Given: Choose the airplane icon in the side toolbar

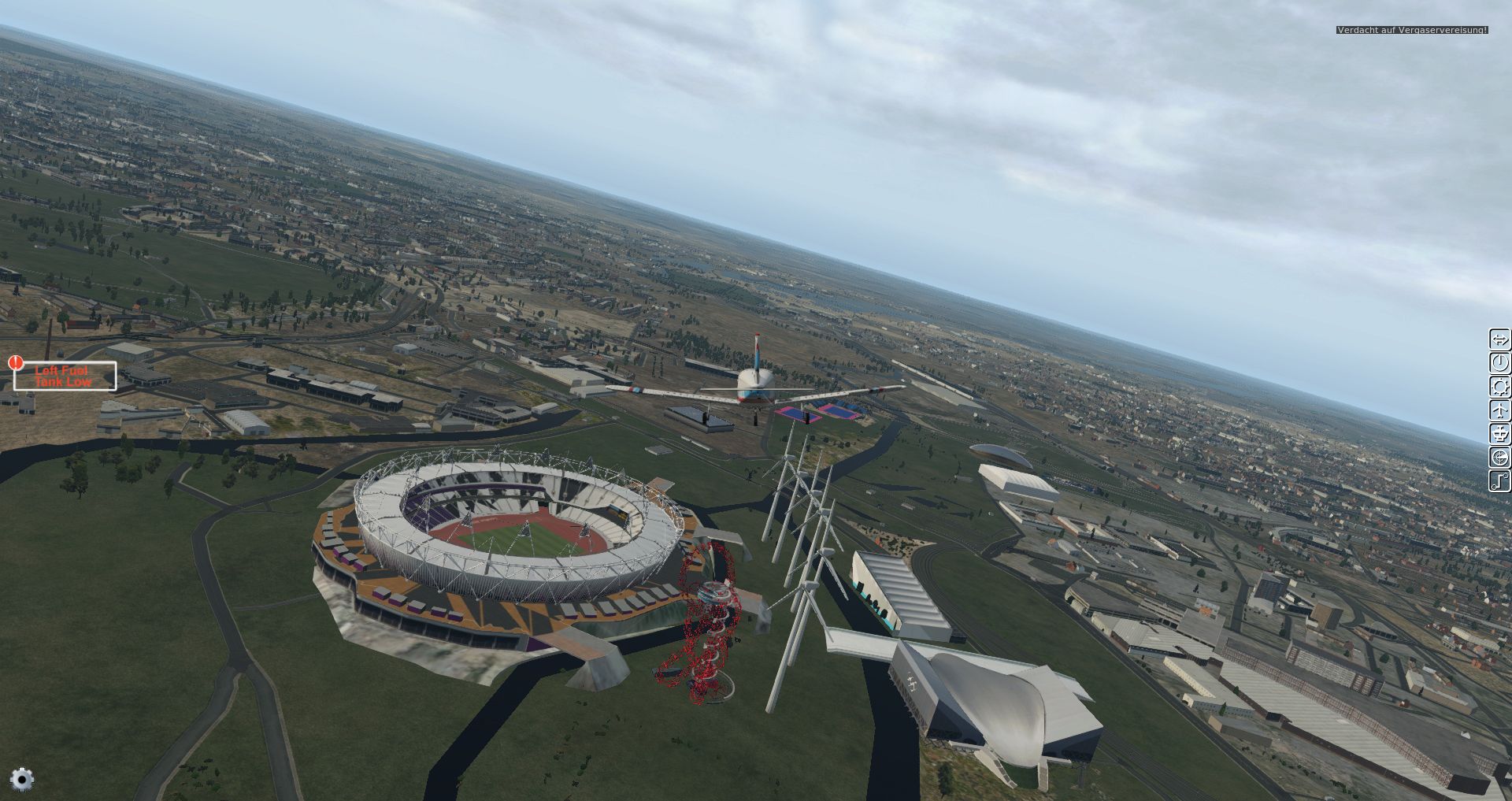Looking at the screenshot, I should tap(1499, 410).
